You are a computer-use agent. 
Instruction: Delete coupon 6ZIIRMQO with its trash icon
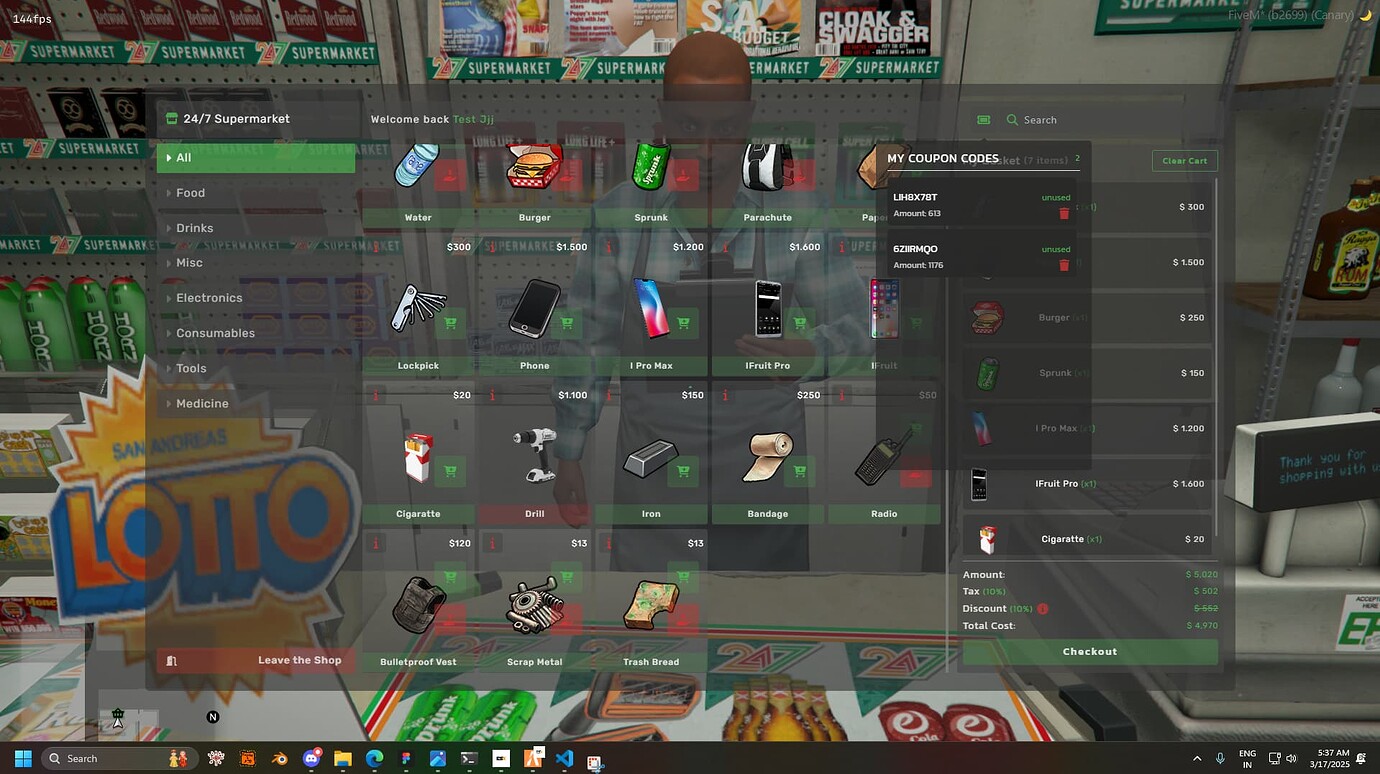(x=1064, y=264)
